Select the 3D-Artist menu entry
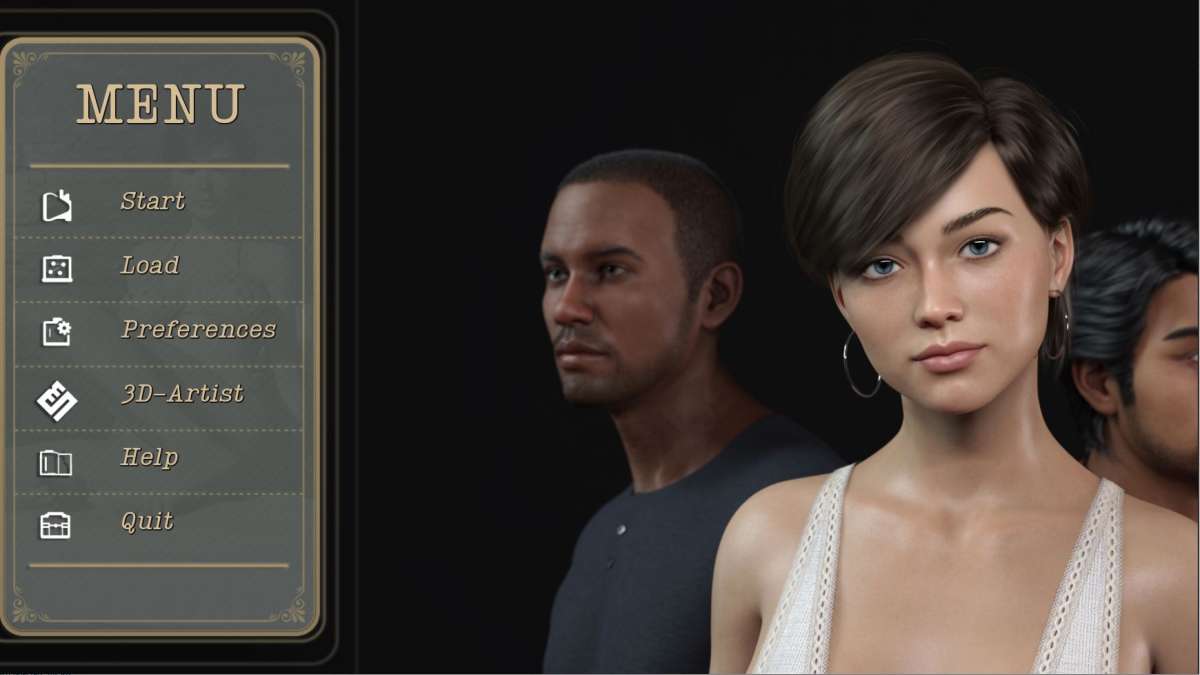1200x675 pixels. (181, 394)
